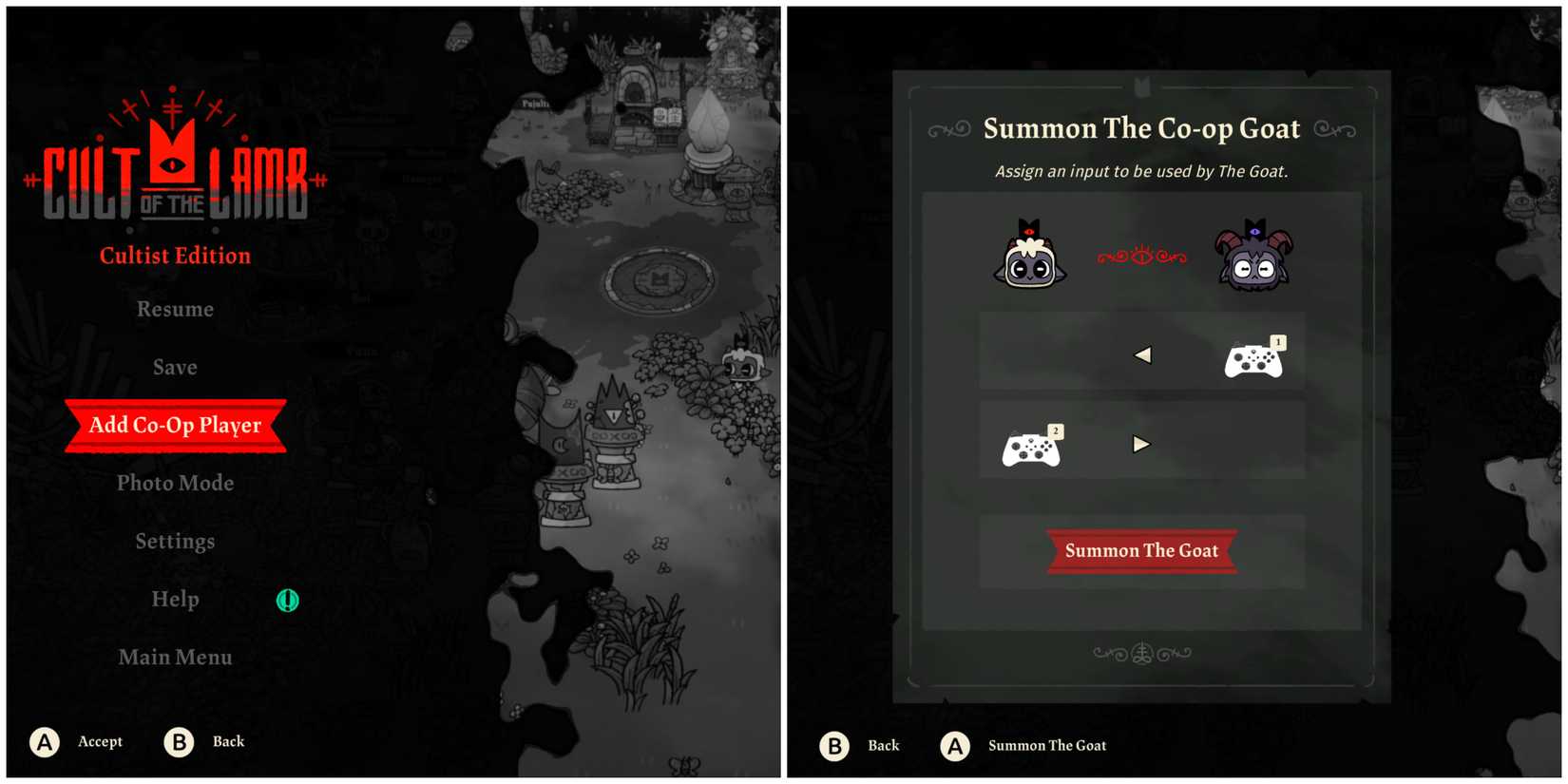Open Photo Mode from the menu
The height and width of the screenshot is (784, 1568).
pos(175,483)
